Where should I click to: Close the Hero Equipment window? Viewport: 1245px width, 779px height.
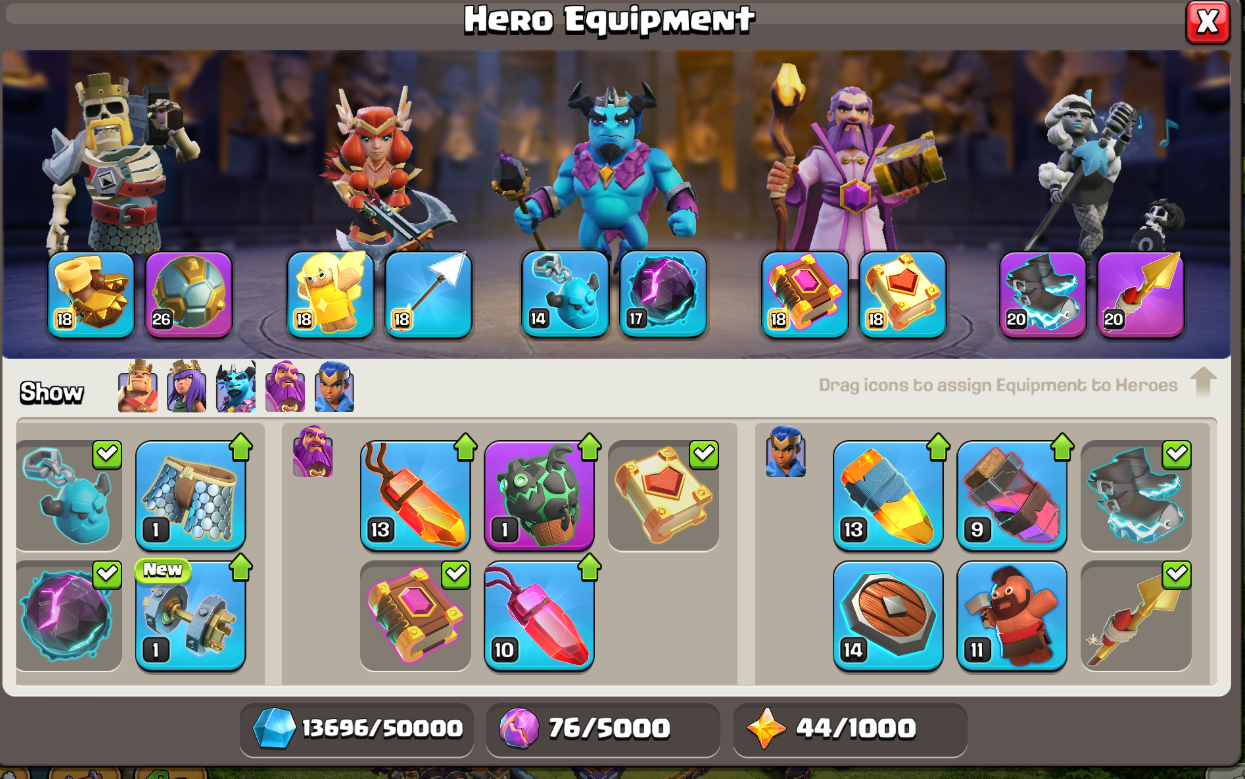click(x=1207, y=22)
